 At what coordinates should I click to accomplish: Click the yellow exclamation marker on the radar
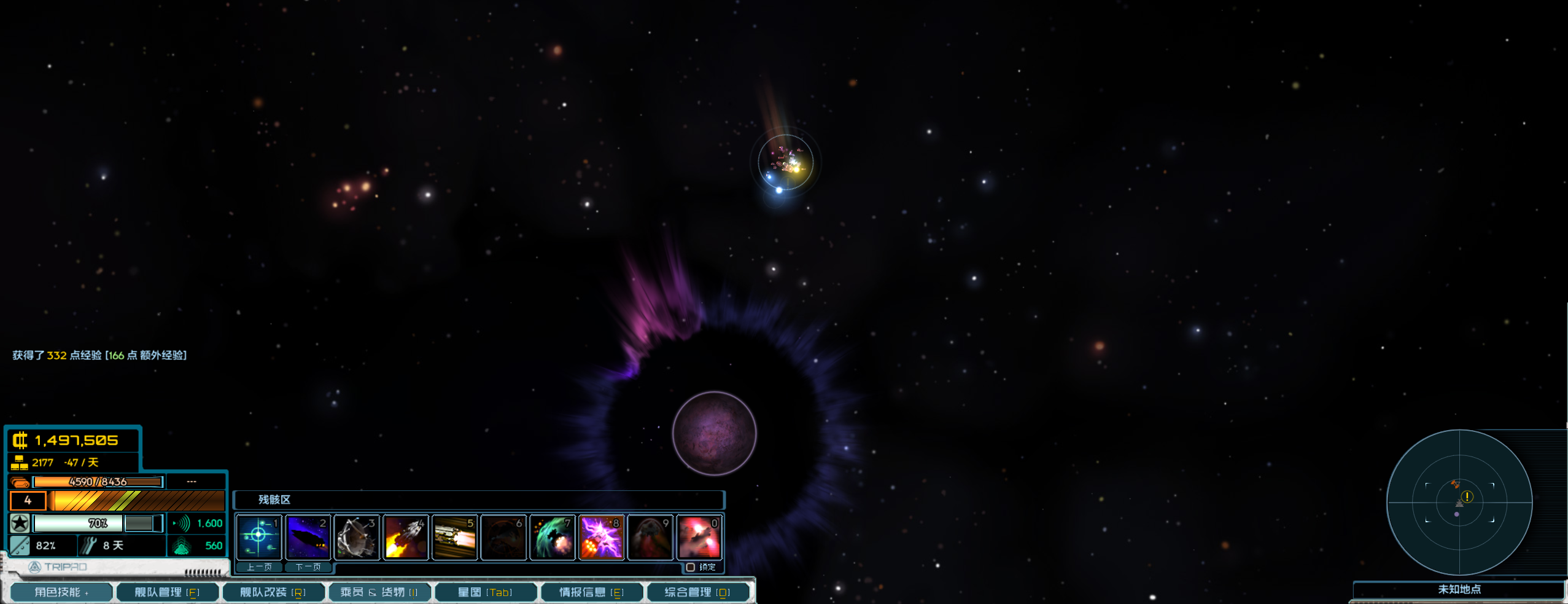pyautogui.click(x=1467, y=496)
